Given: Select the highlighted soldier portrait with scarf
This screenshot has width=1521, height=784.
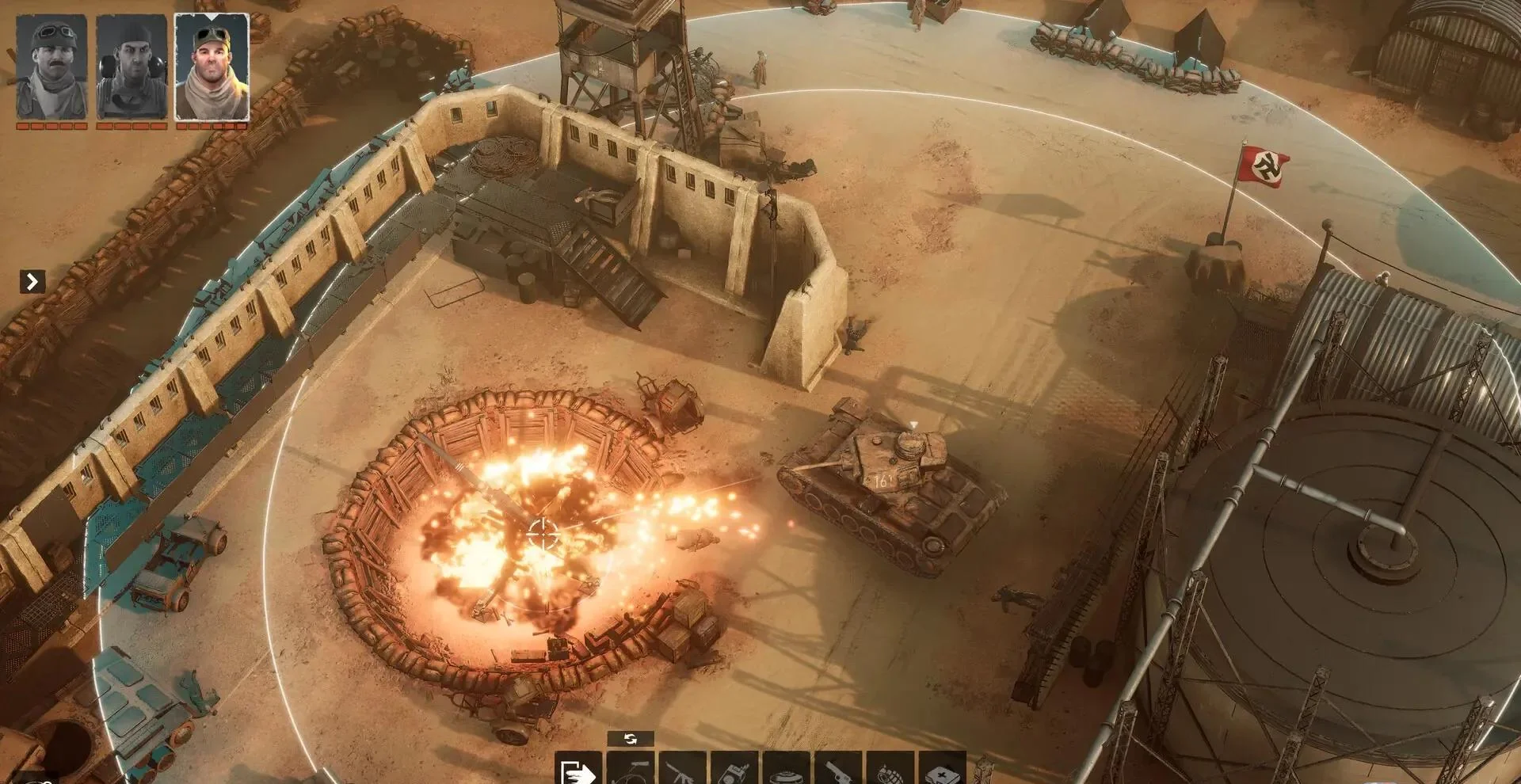Looking at the screenshot, I should (212, 67).
